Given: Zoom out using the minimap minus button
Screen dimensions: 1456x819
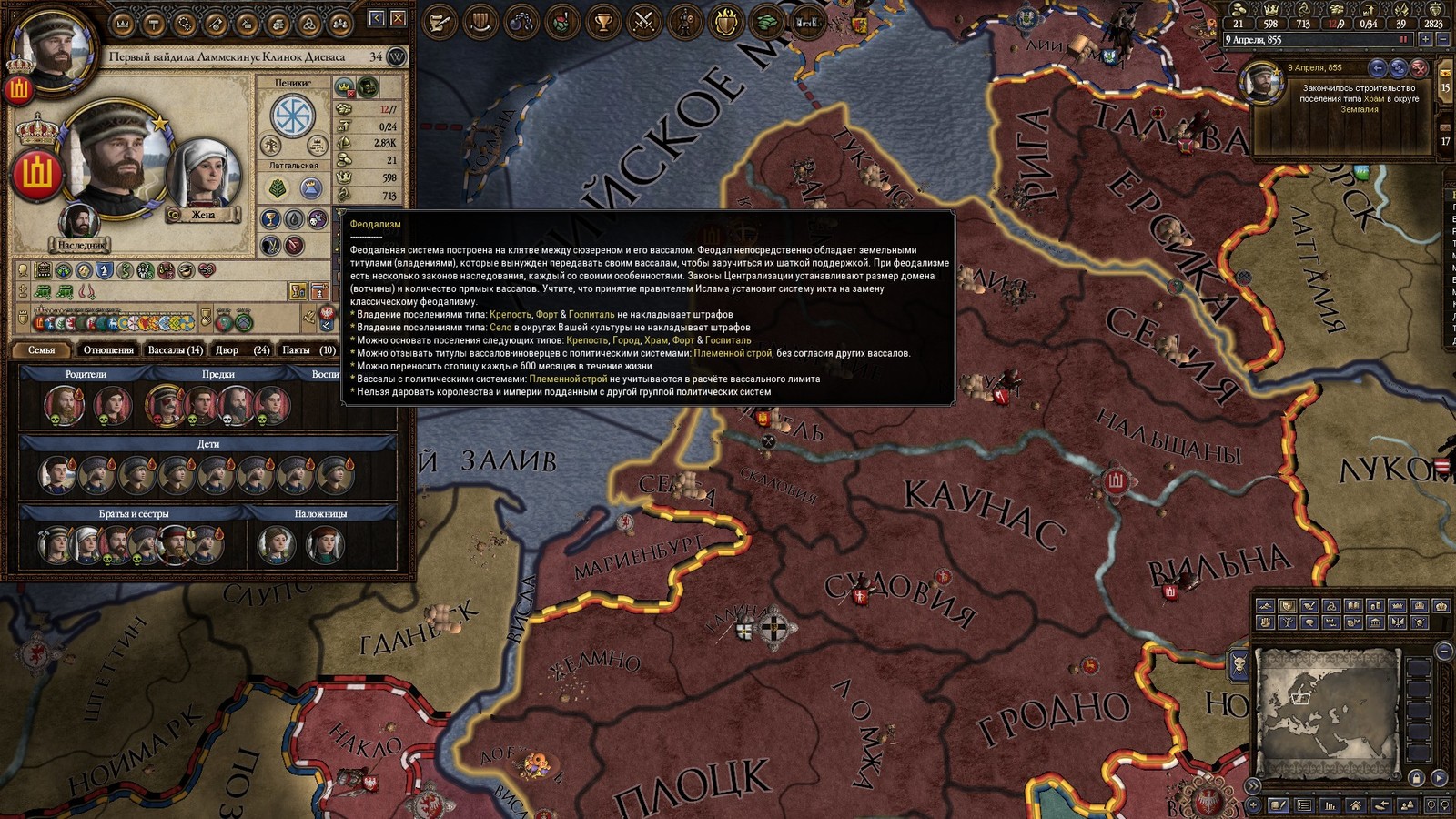Looking at the screenshot, I should 1444,651.
